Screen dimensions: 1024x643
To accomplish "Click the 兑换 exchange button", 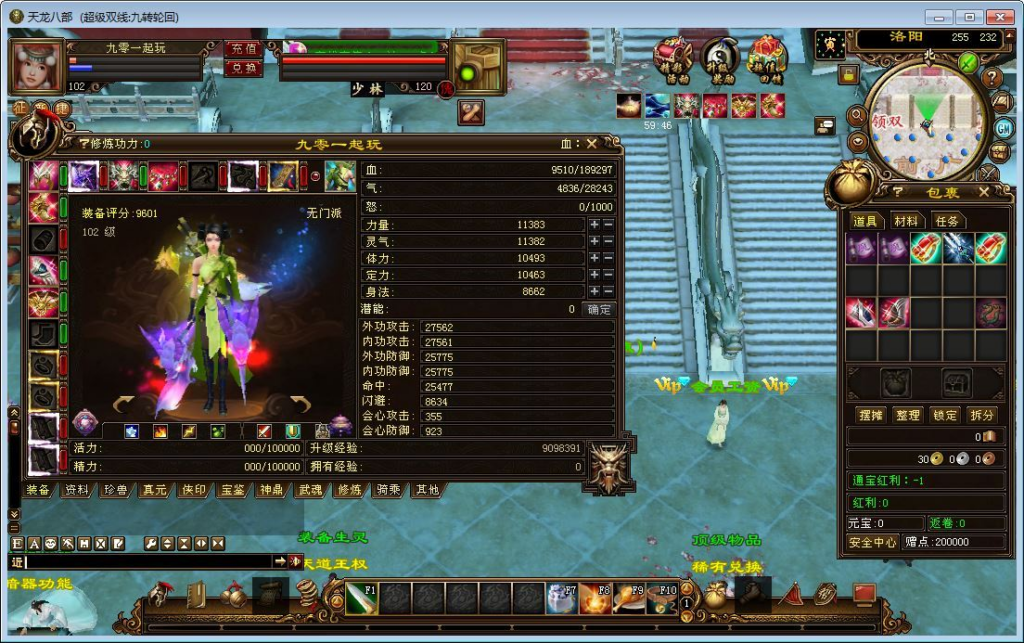I will (x=242, y=68).
